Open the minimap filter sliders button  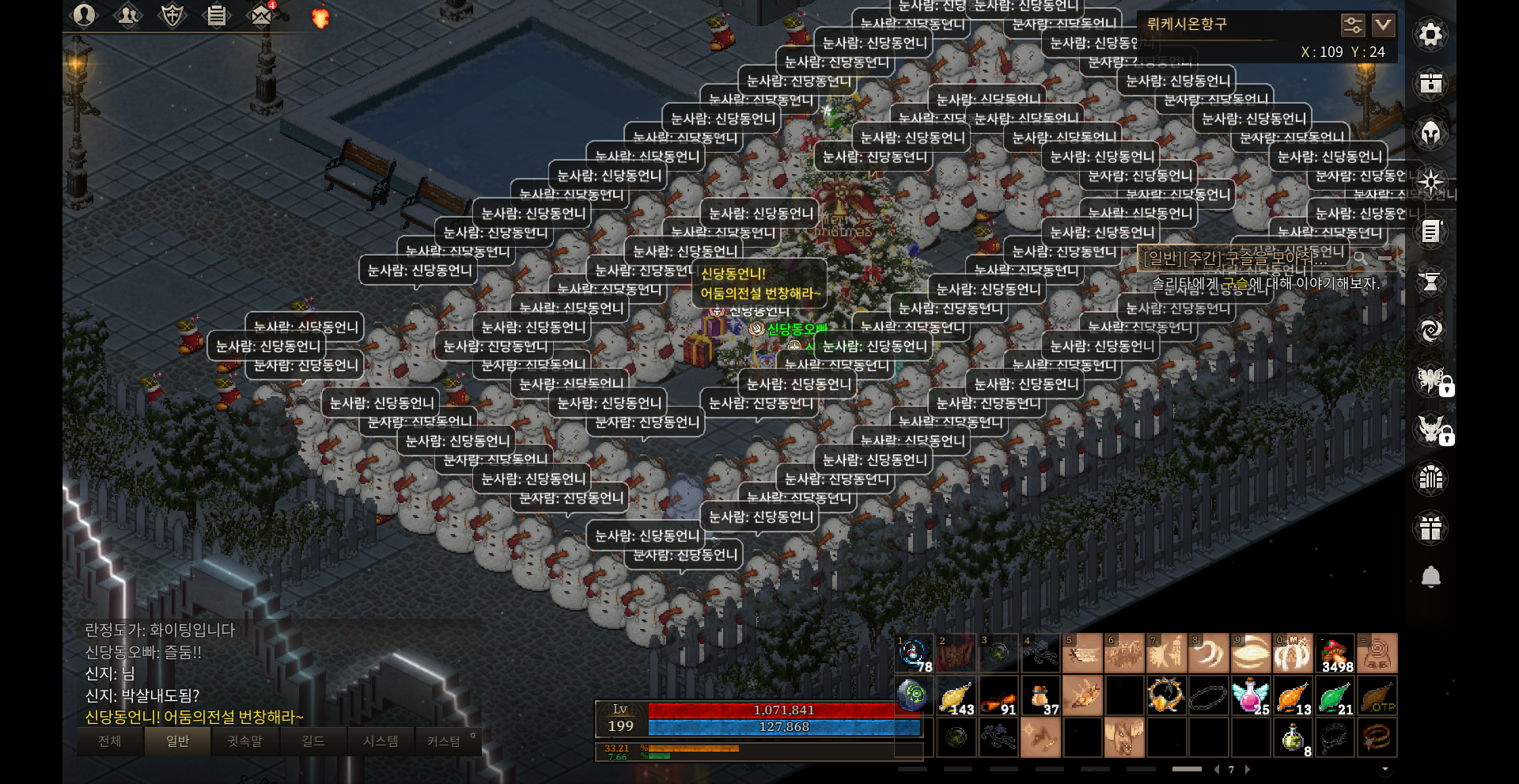tap(1353, 25)
